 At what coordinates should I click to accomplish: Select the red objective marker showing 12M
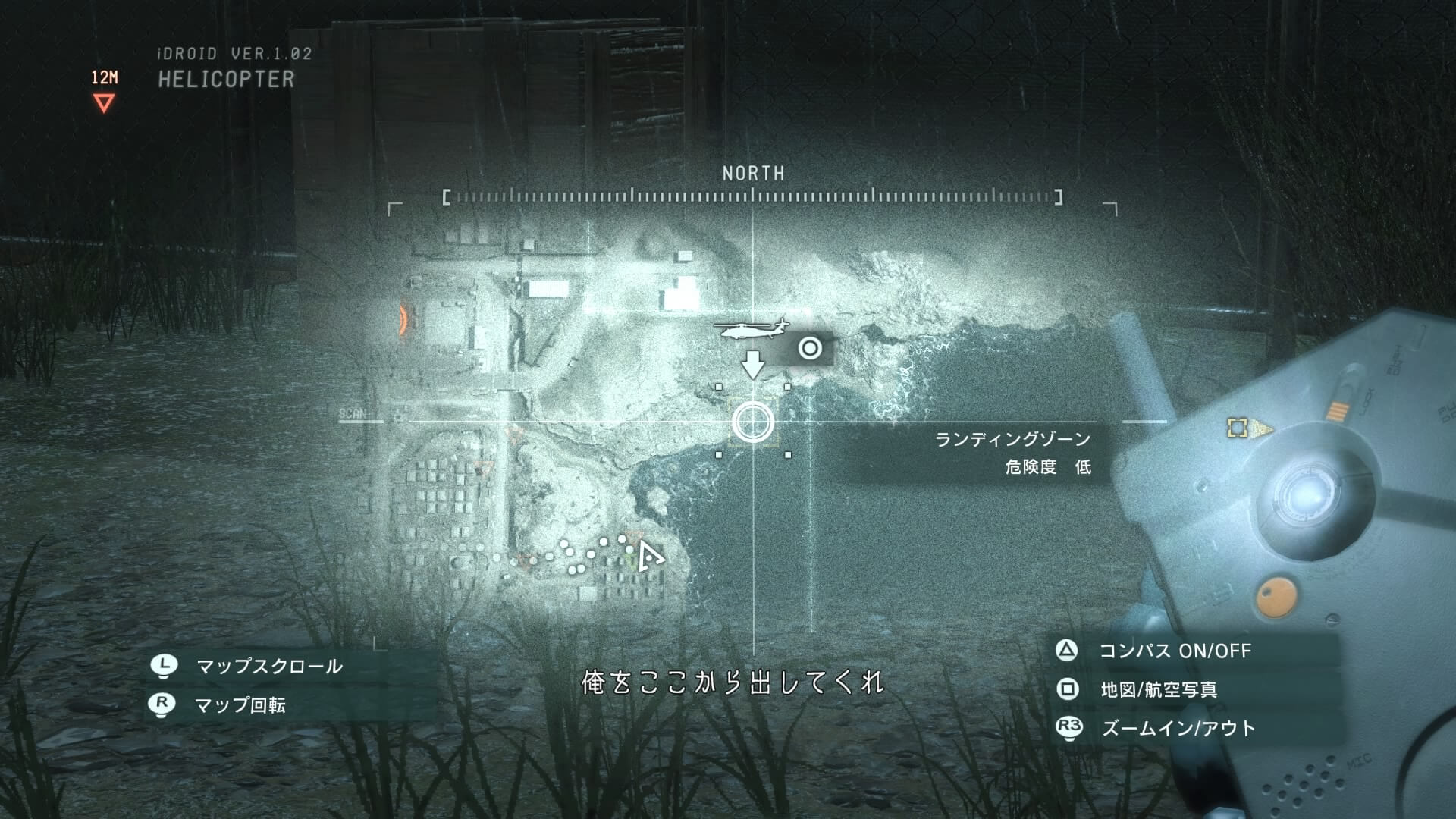[x=104, y=102]
